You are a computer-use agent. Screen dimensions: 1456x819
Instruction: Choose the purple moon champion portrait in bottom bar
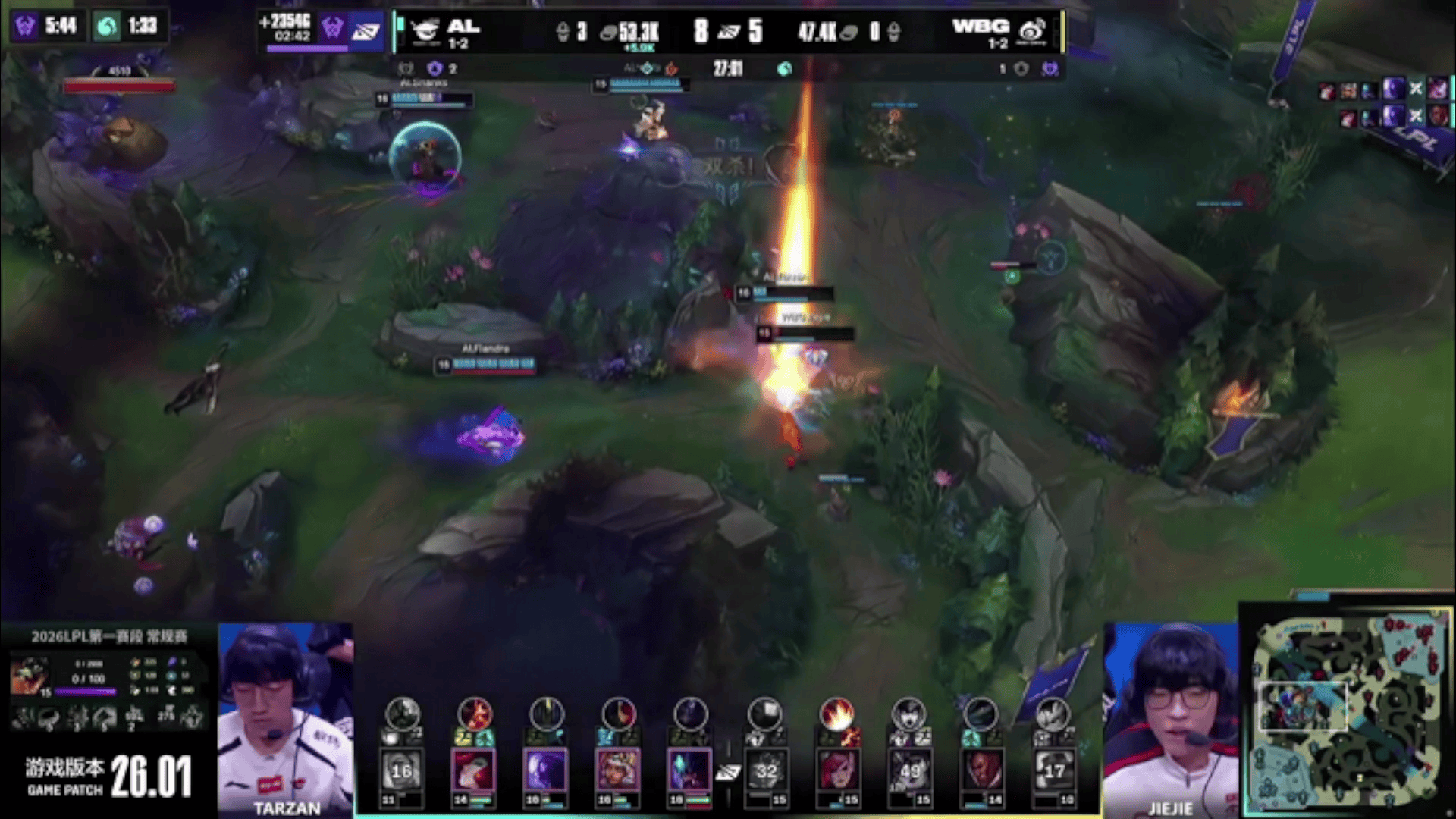tap(546, 770)
